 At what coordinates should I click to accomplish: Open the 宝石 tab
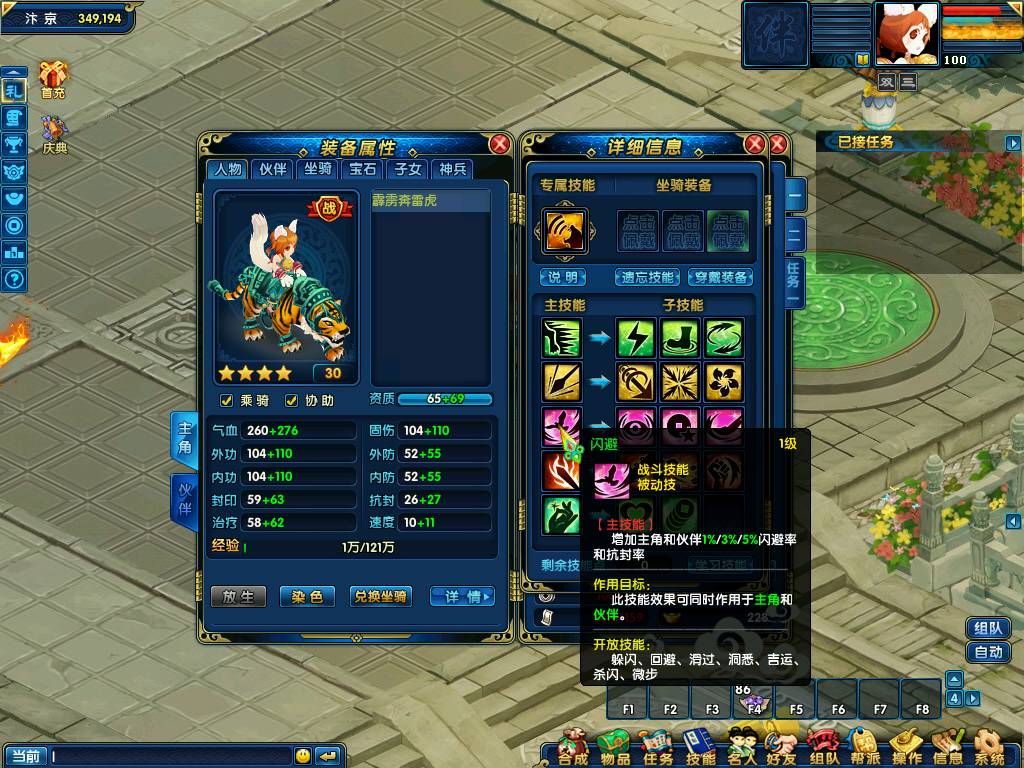tap(362, 169)
